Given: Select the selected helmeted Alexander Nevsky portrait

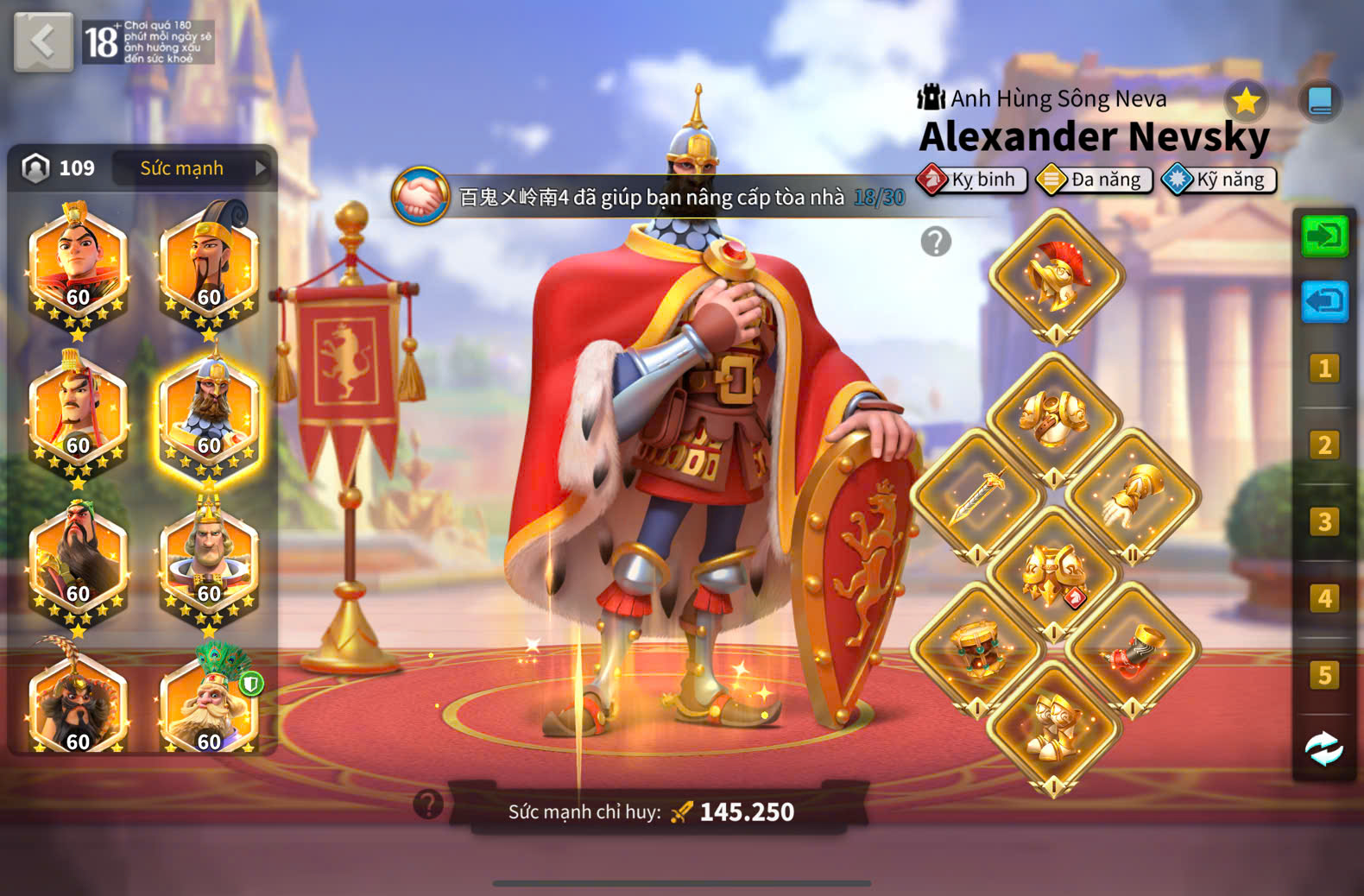Looking at the screenshot, I should point(210,413).
